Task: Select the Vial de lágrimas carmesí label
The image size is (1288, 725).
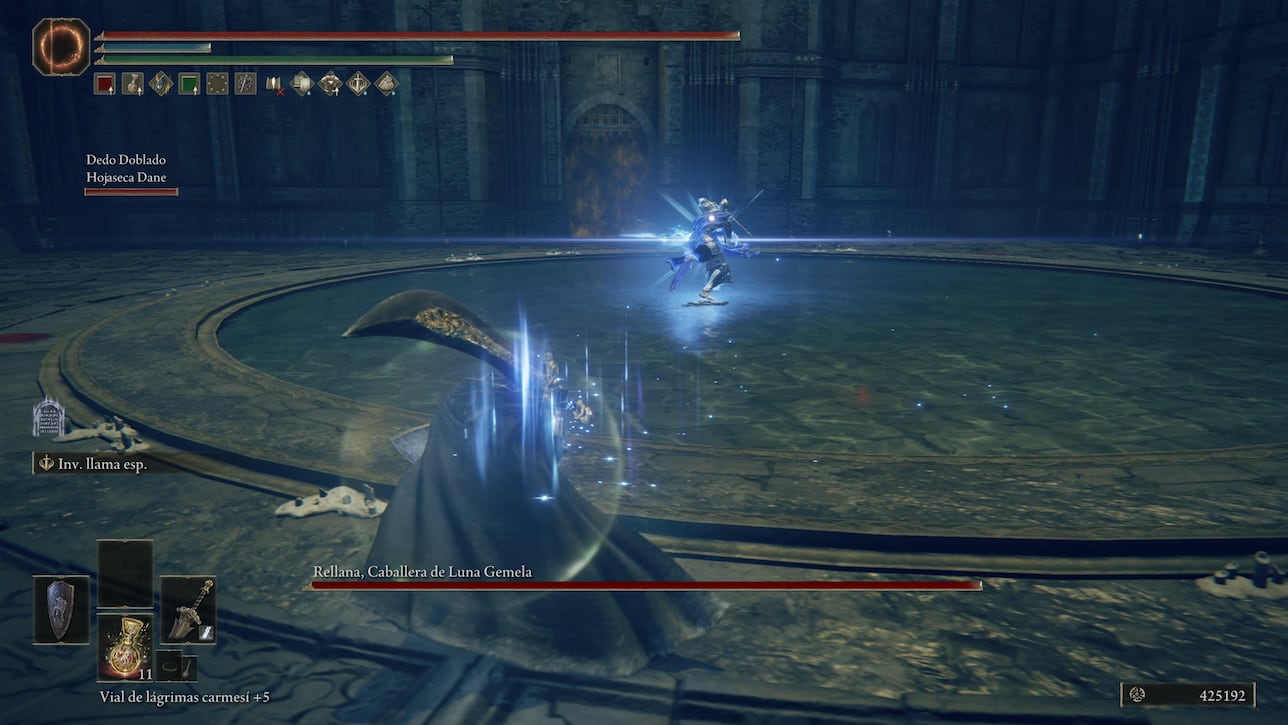Action: coord(184,697)
